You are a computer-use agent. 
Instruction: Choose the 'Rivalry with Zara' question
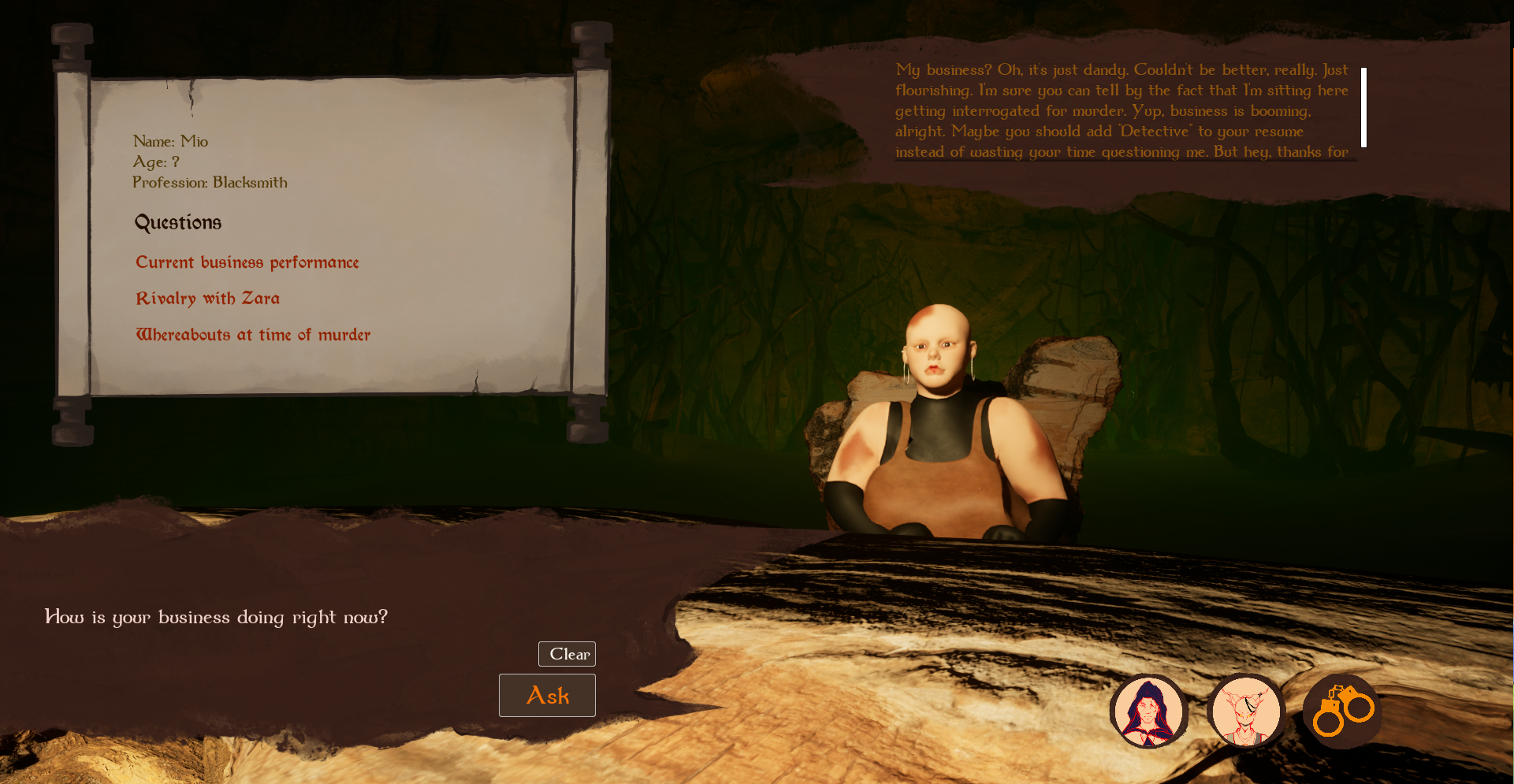click(207, 299)
